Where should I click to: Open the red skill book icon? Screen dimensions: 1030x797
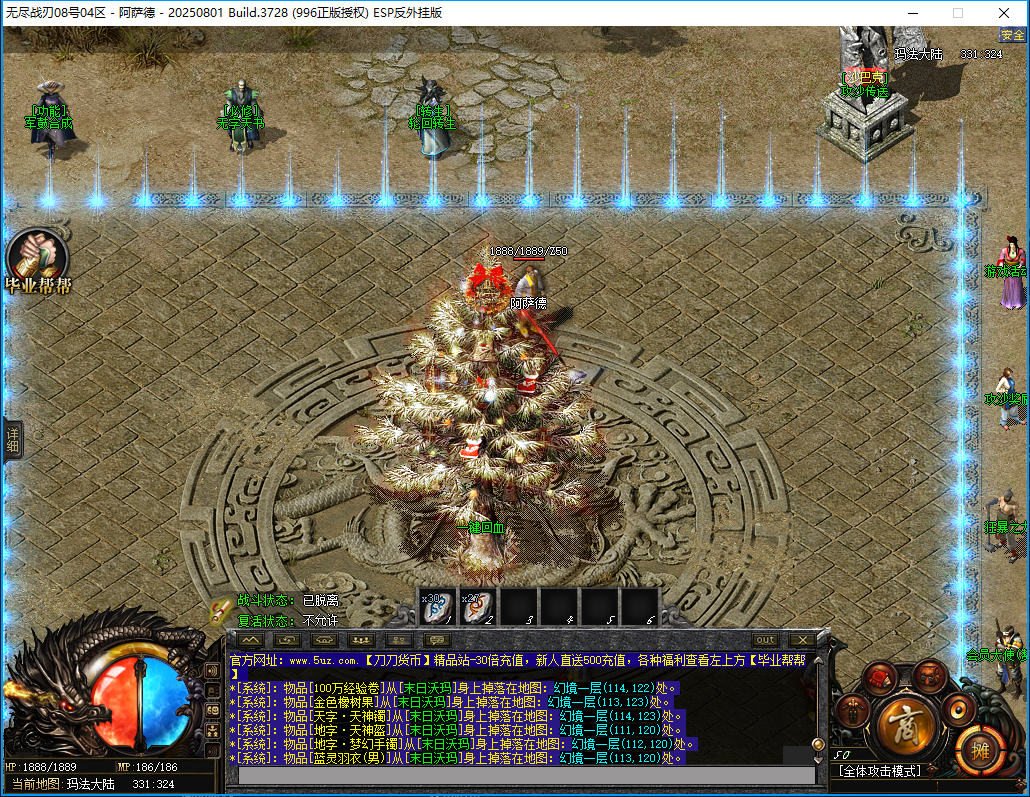[879, 679]
